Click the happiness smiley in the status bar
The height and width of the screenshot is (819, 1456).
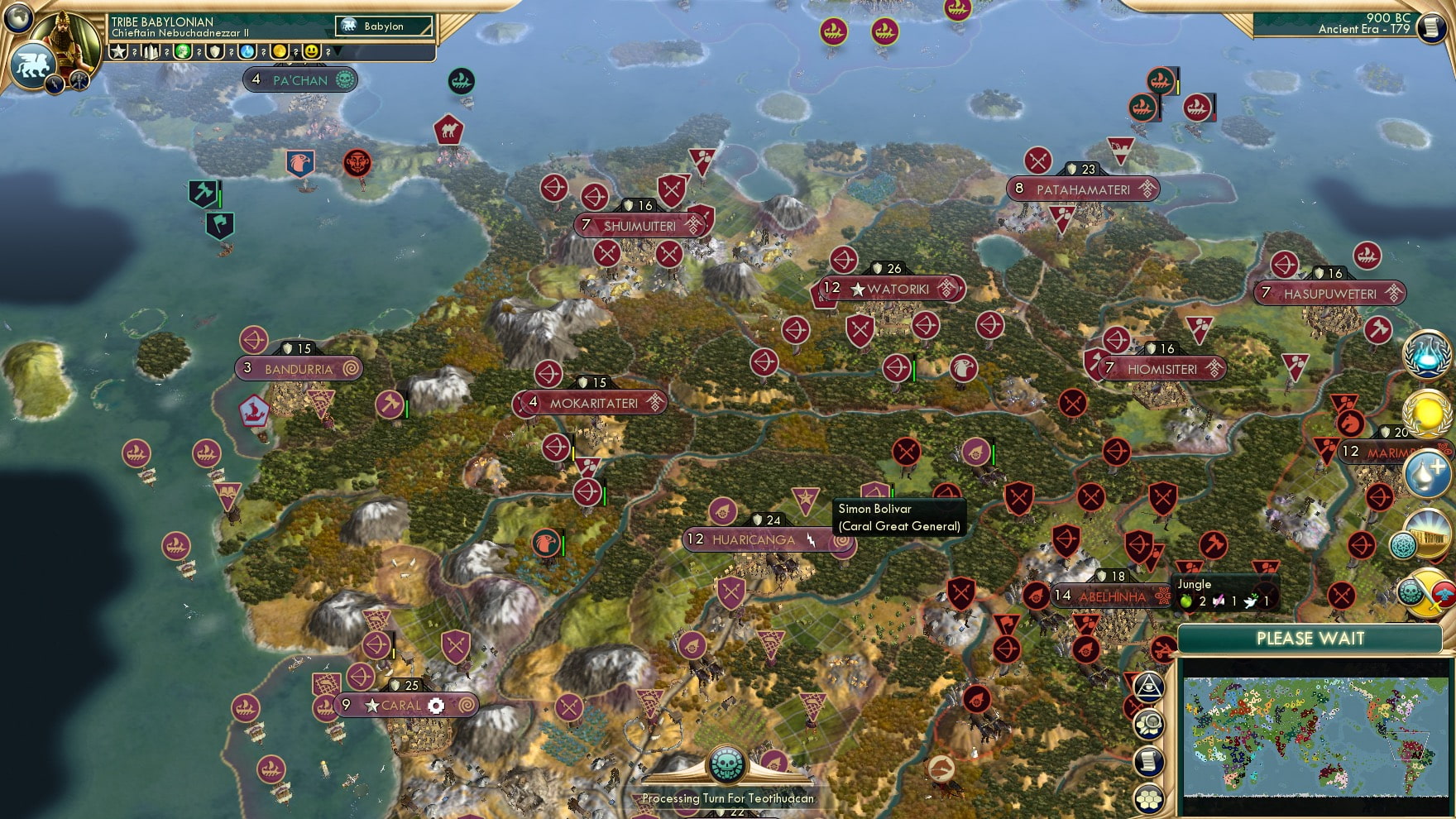310,51
